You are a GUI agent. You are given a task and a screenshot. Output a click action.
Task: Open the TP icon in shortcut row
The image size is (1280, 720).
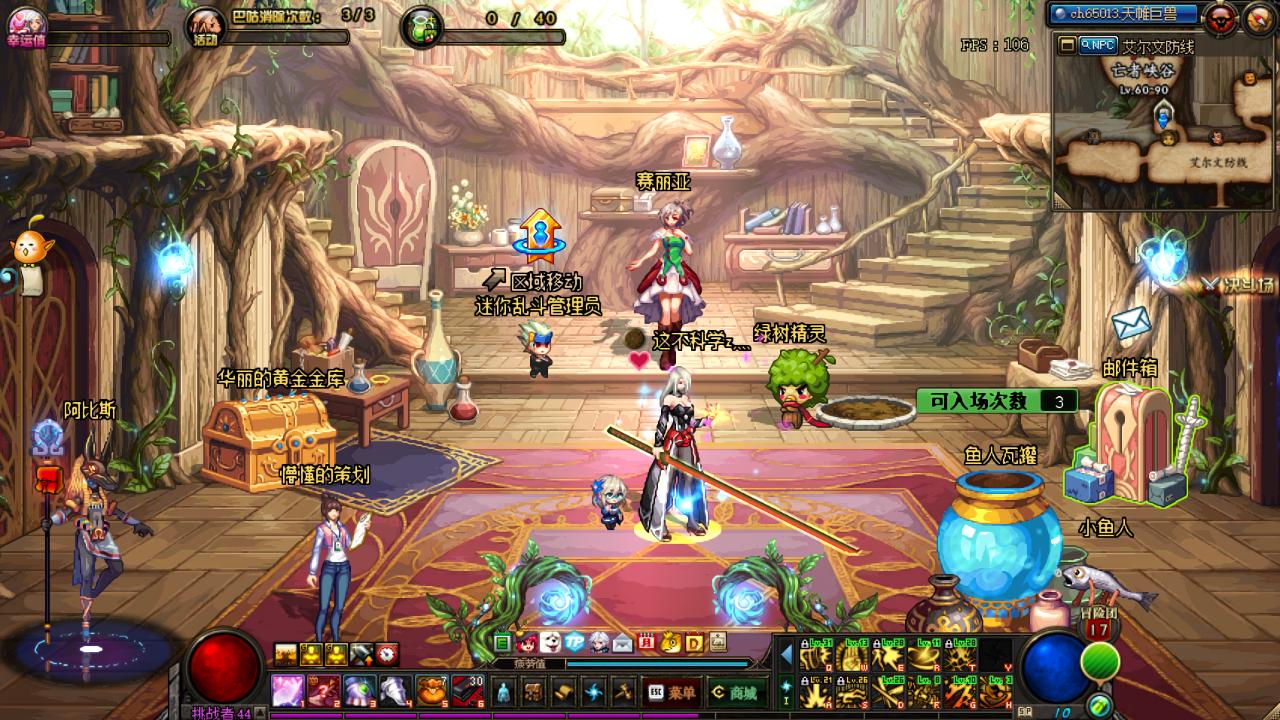(x=575, y=643)
